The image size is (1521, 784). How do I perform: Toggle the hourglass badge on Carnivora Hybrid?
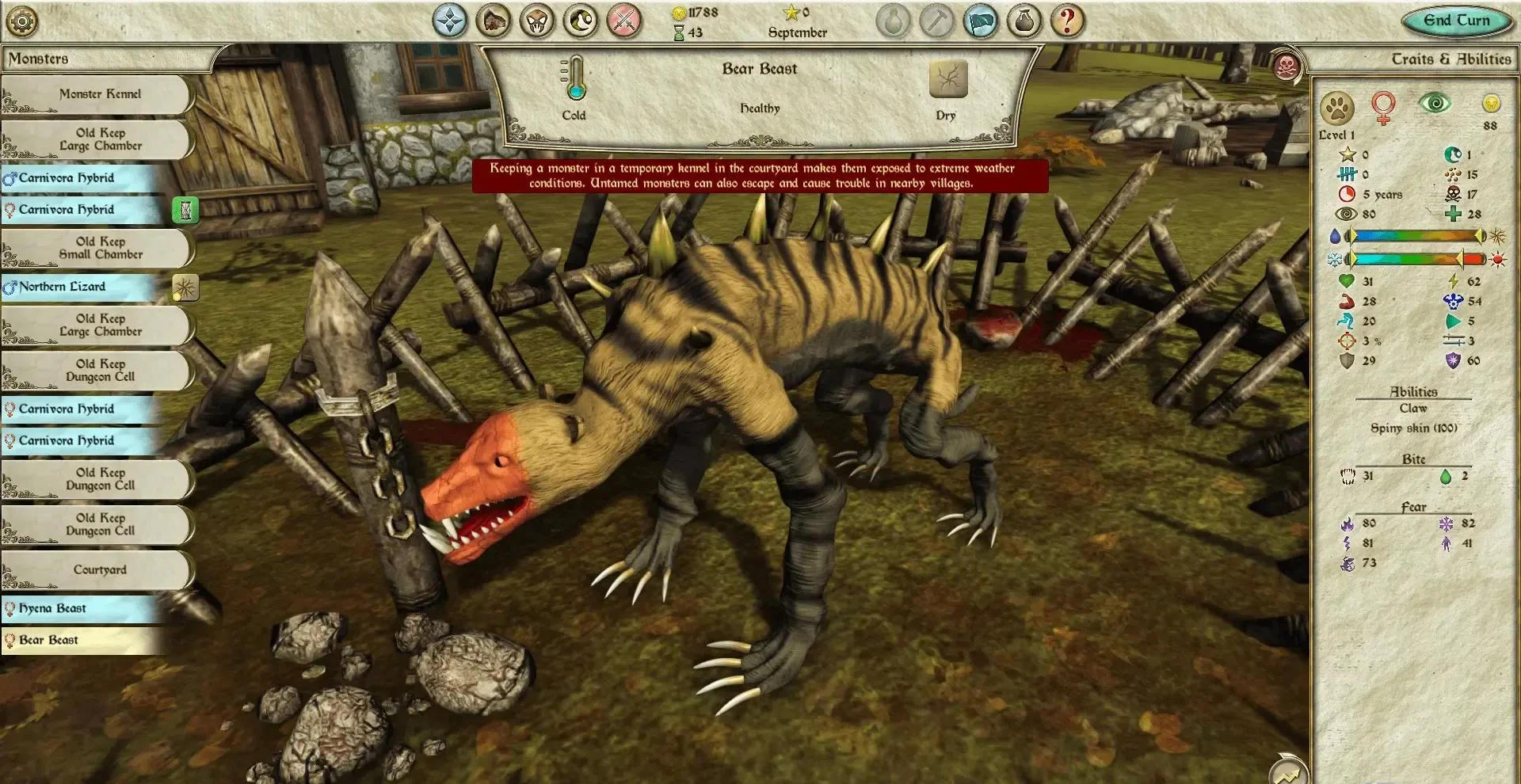[x=185, y=211]
